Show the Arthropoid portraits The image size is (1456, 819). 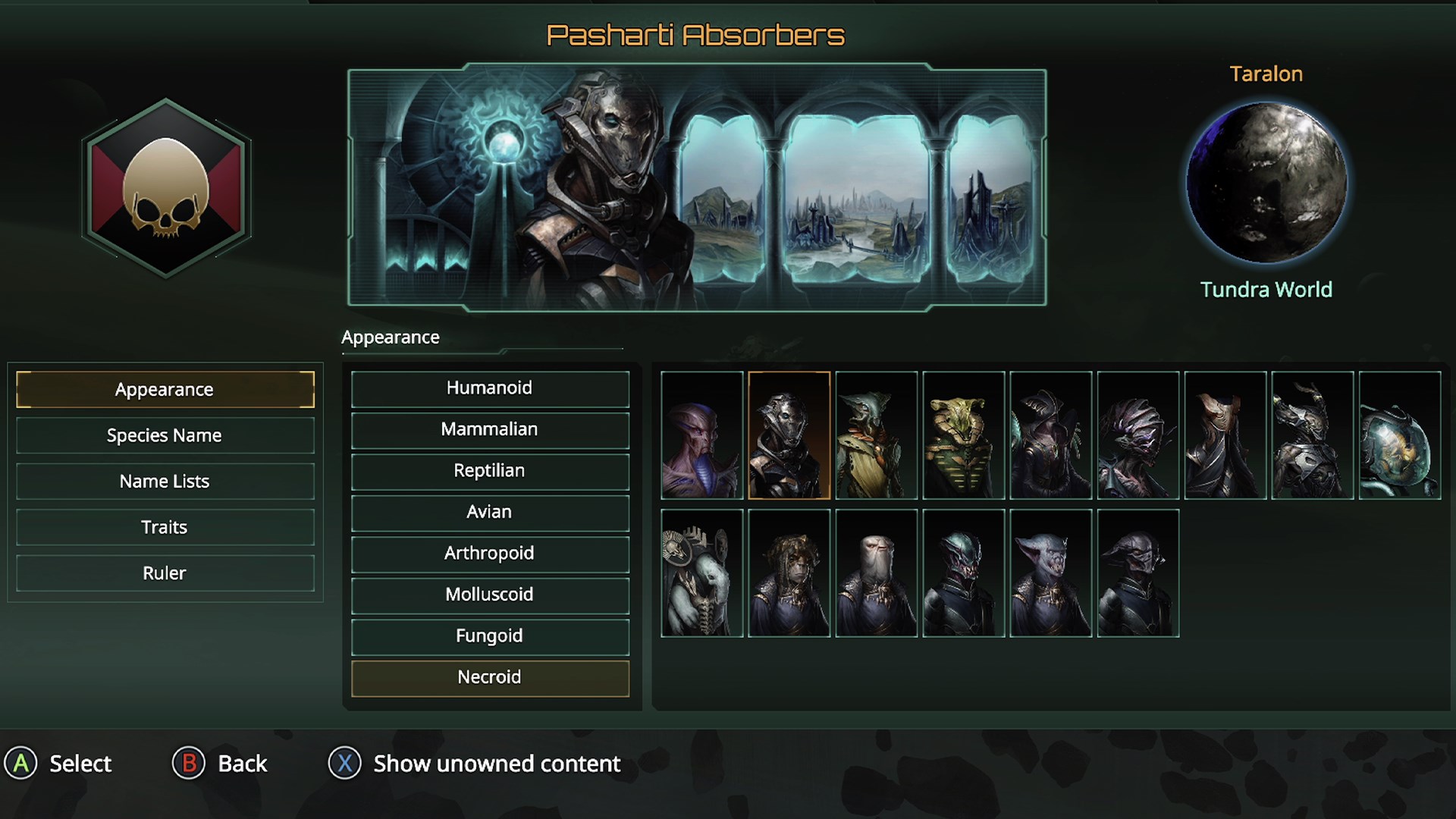point(489,554)
